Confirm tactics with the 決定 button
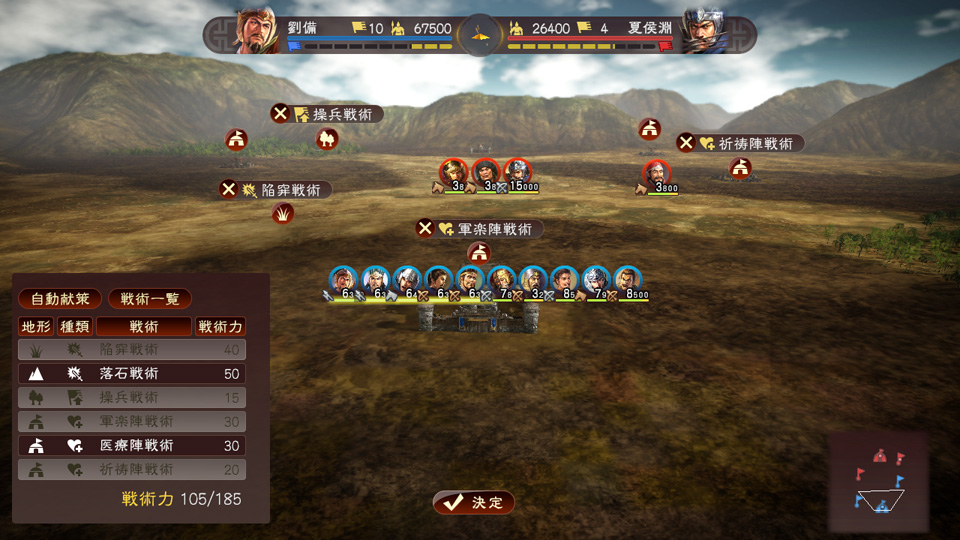960x540 pixels. (x=474, y=502)
